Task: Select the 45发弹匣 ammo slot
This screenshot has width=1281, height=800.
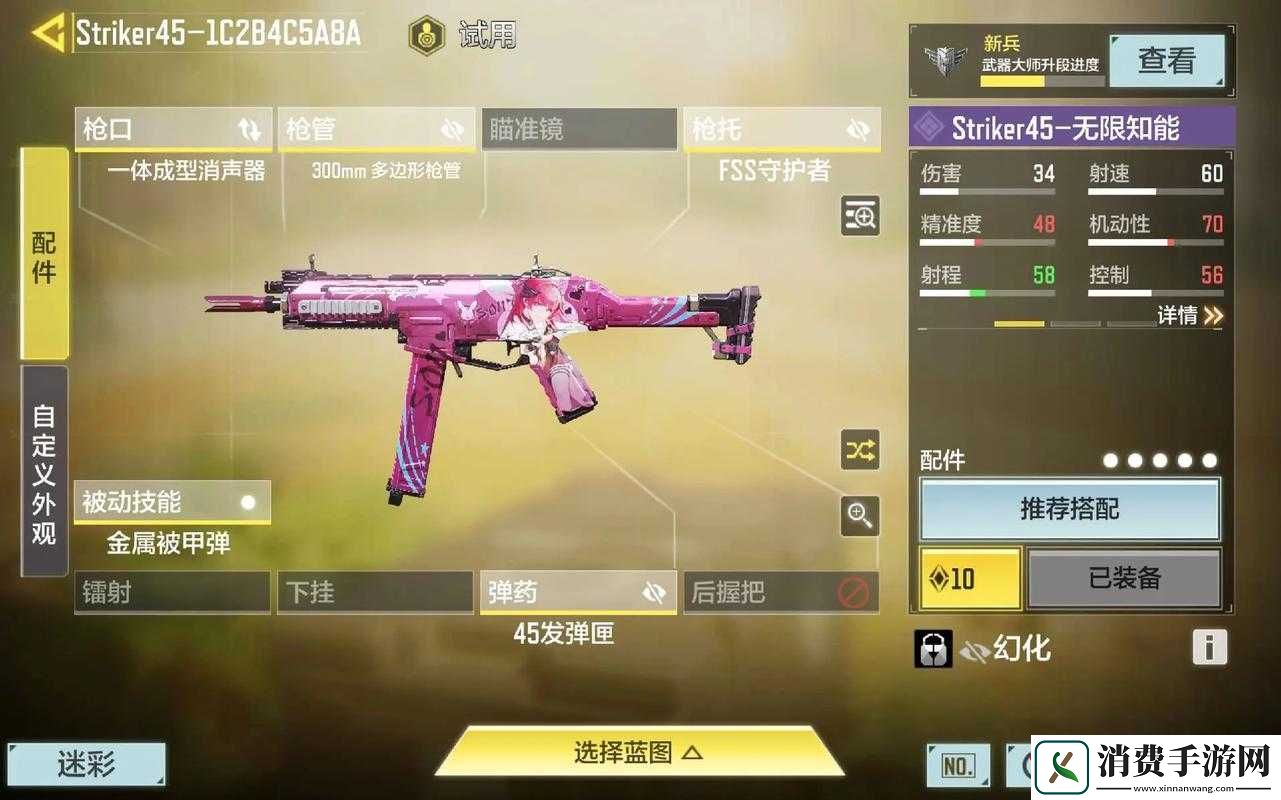Action: pos(578,592)
